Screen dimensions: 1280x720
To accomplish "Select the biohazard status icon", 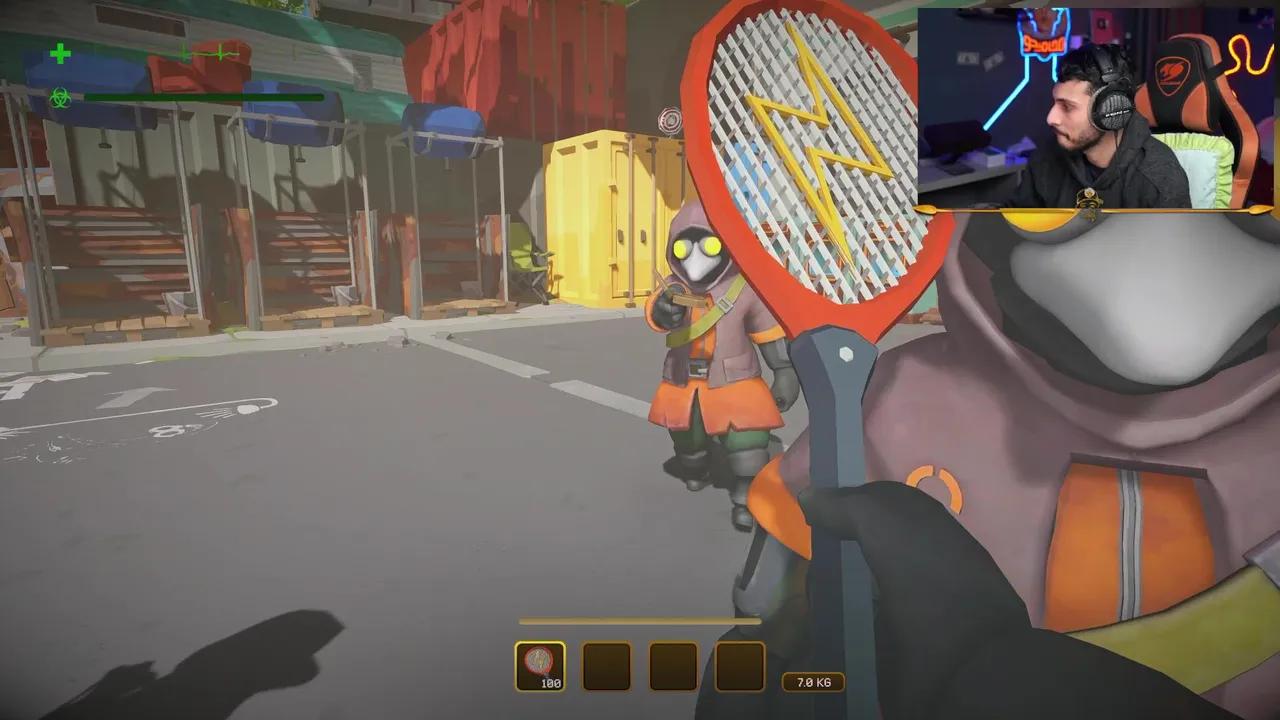I will (x=60, y=100).
